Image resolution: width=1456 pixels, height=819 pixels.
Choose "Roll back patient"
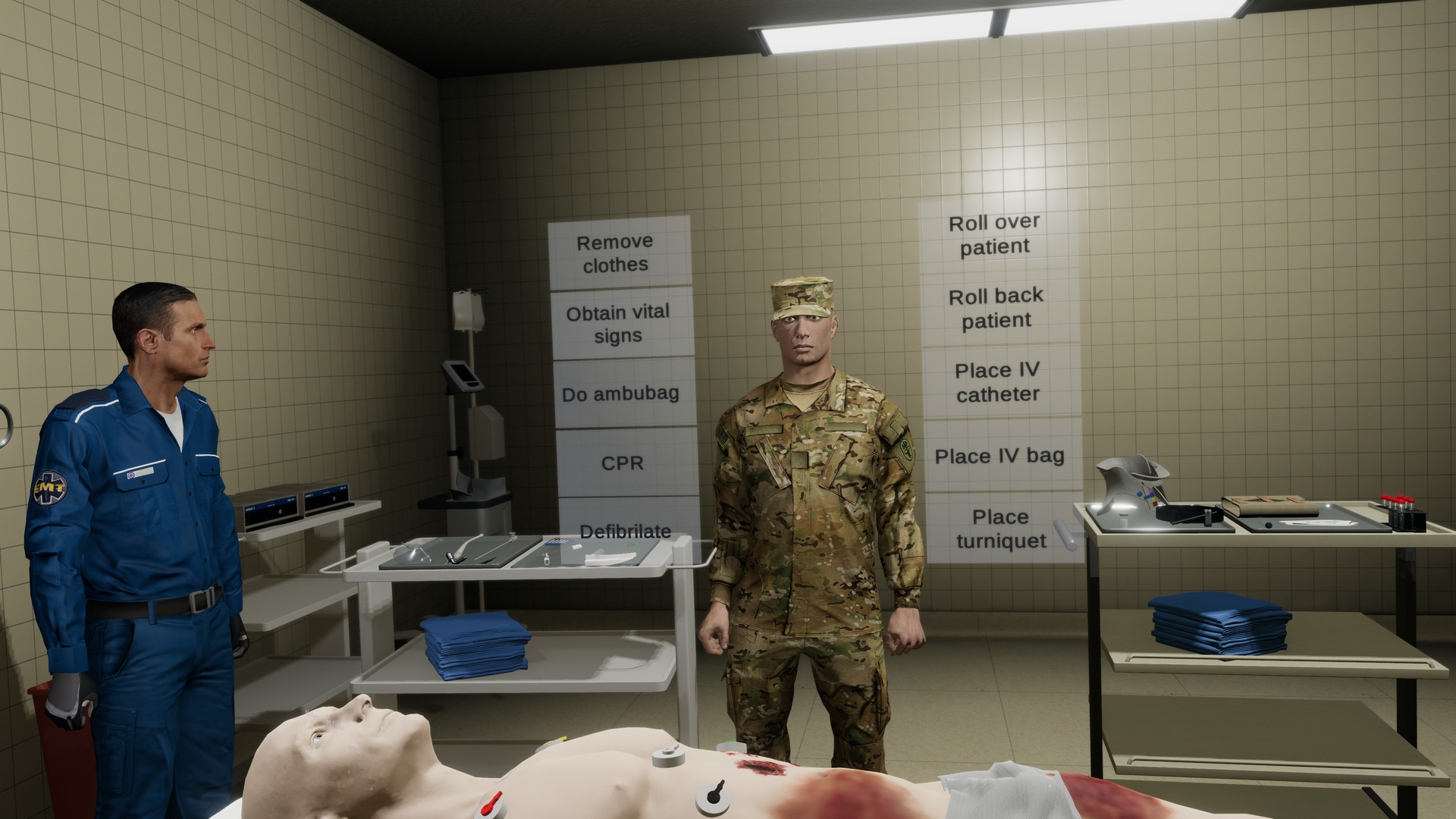tap(996, 307)
